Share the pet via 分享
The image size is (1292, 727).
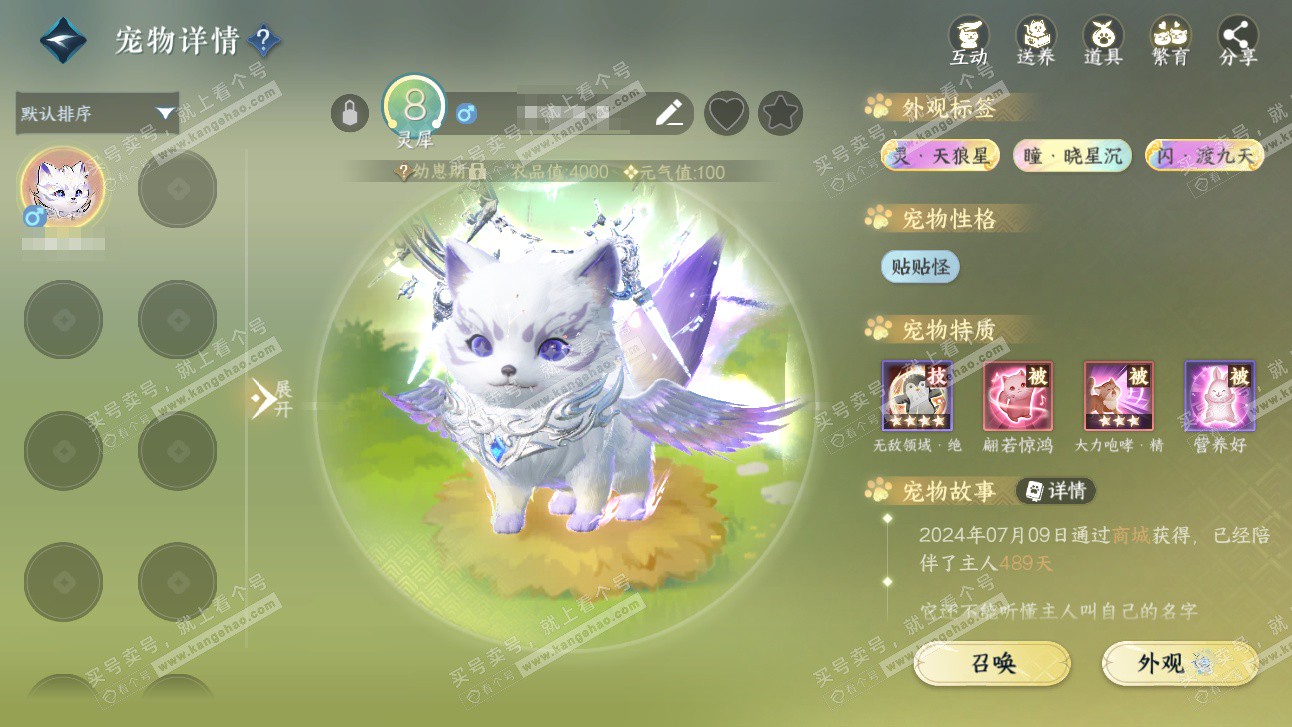click(x=1238, y=41)
